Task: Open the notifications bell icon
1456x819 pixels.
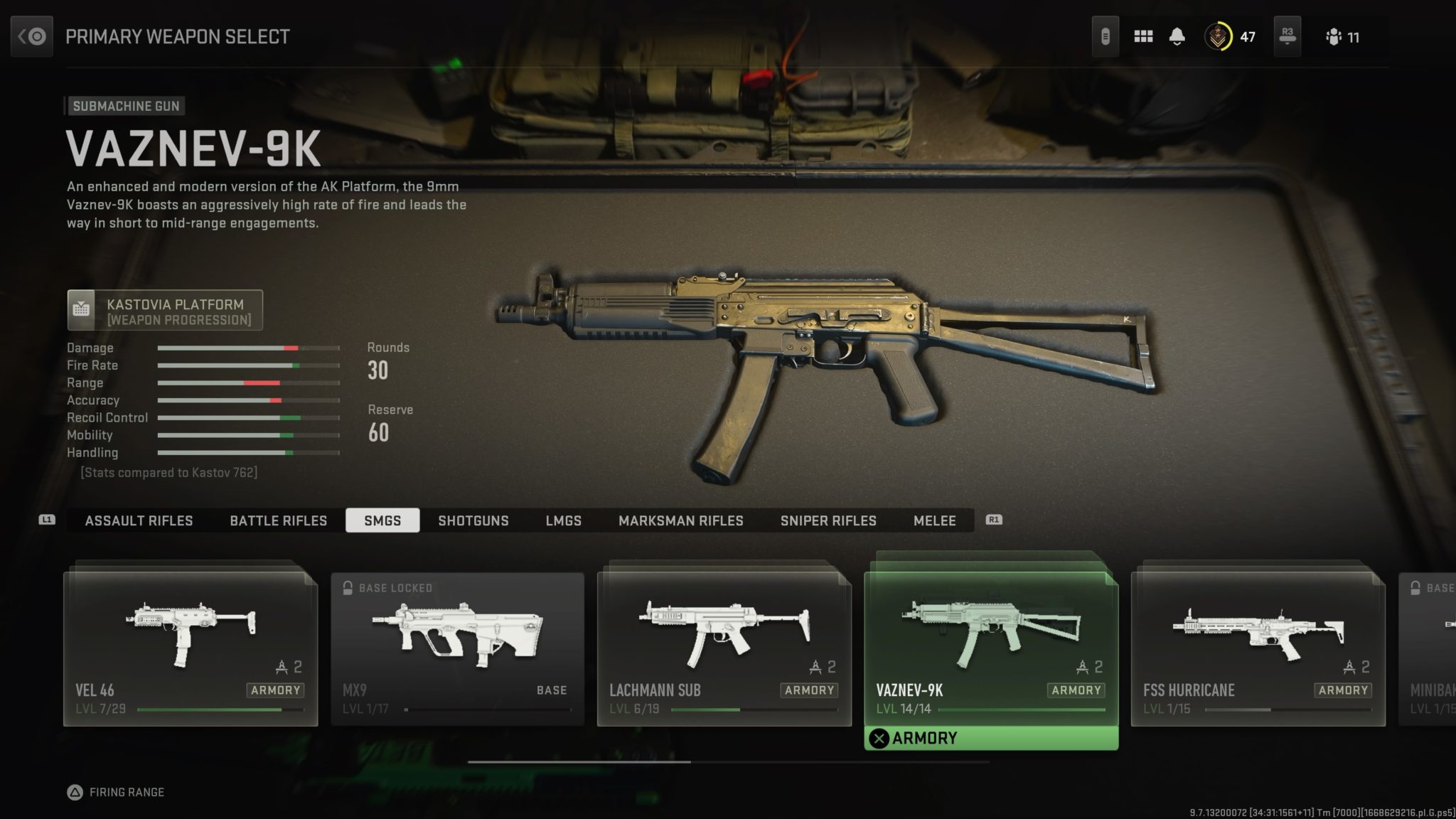Action: [x=1177, y=36]
